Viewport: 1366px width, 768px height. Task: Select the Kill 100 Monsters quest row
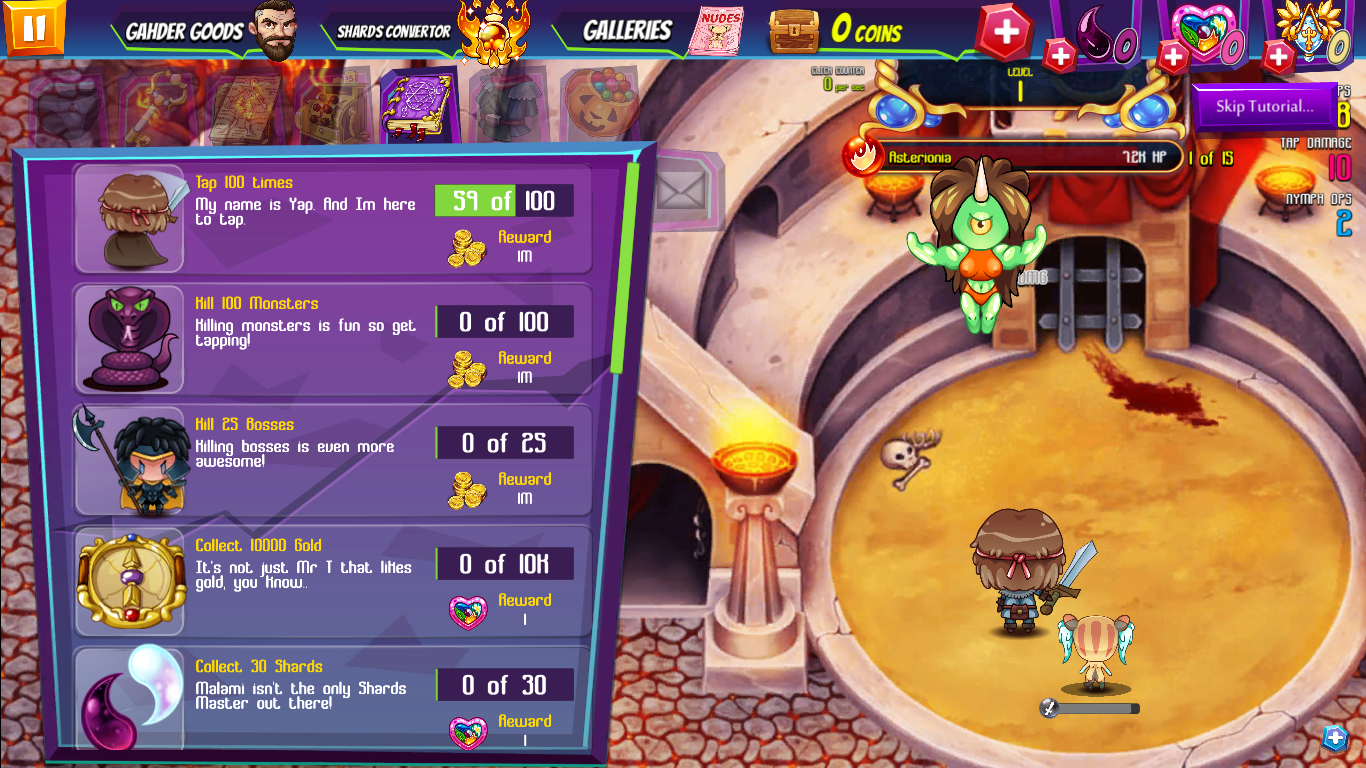pyautogui.click(x=332, y=339)
